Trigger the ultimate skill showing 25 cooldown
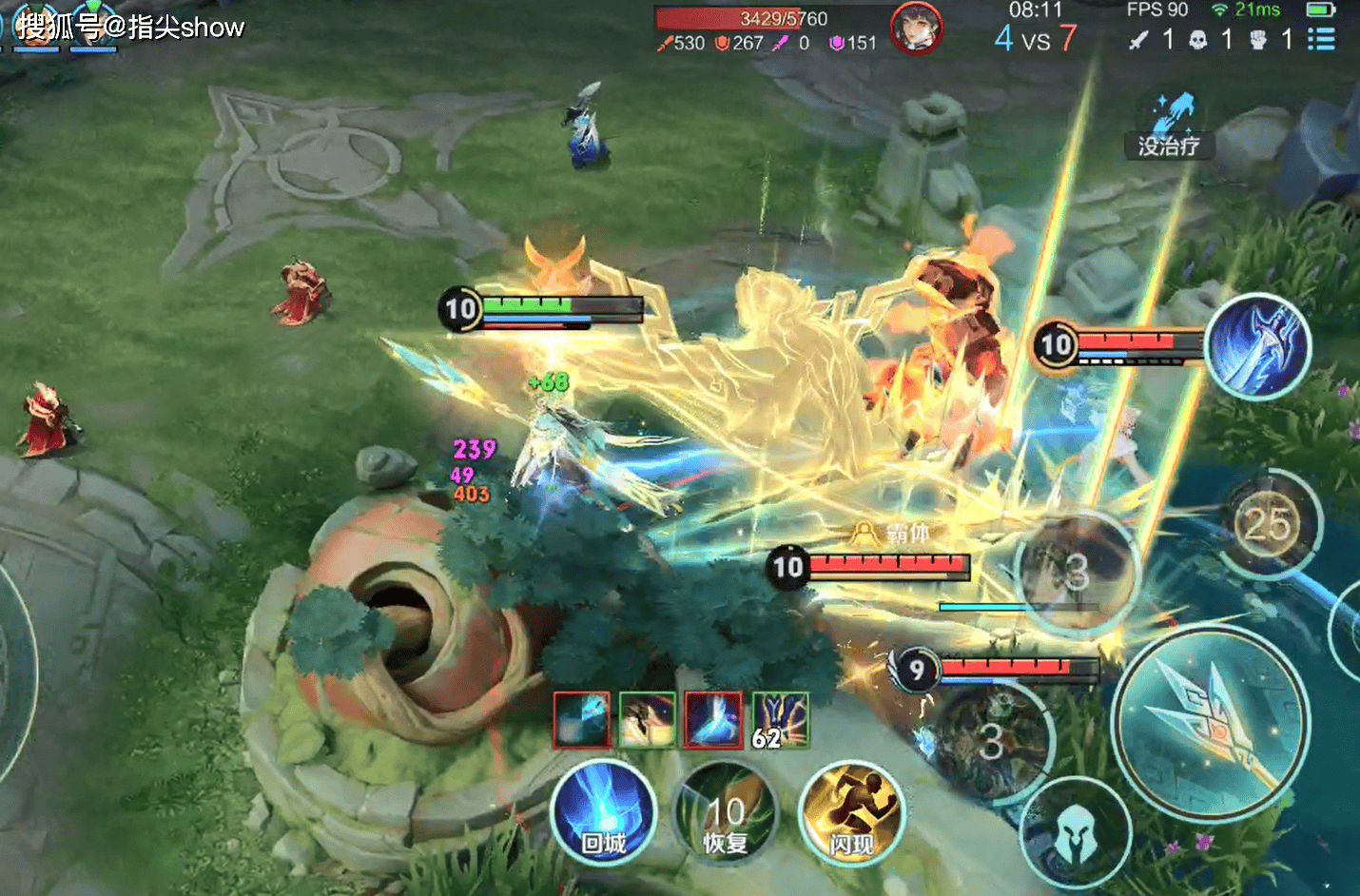Image resolution: width=1360 pixels, height=896 pixels. (1268, 524)
